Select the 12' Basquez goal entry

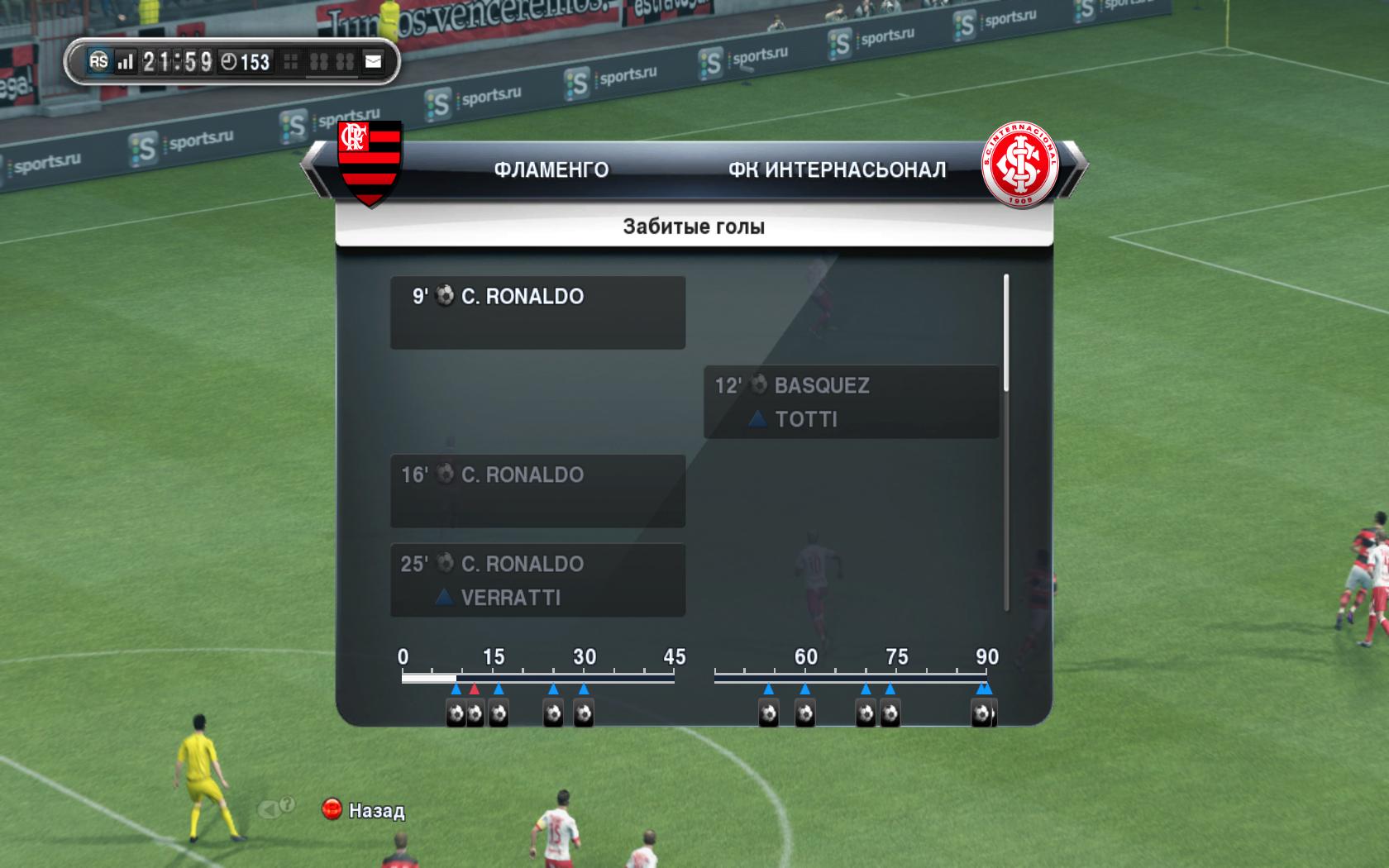point(851,402)
